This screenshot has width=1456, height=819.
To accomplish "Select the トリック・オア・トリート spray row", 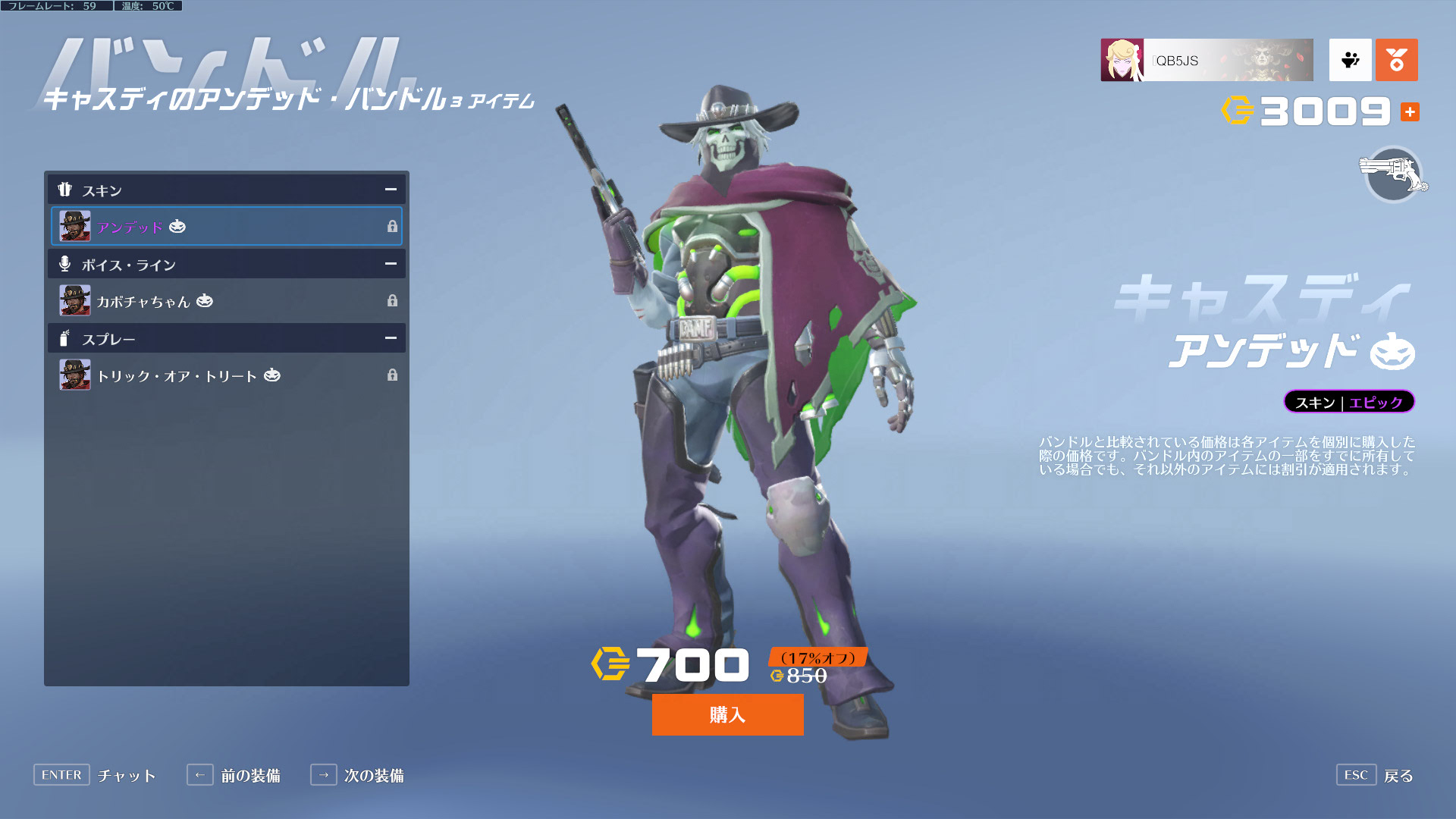I will [226, 375].
